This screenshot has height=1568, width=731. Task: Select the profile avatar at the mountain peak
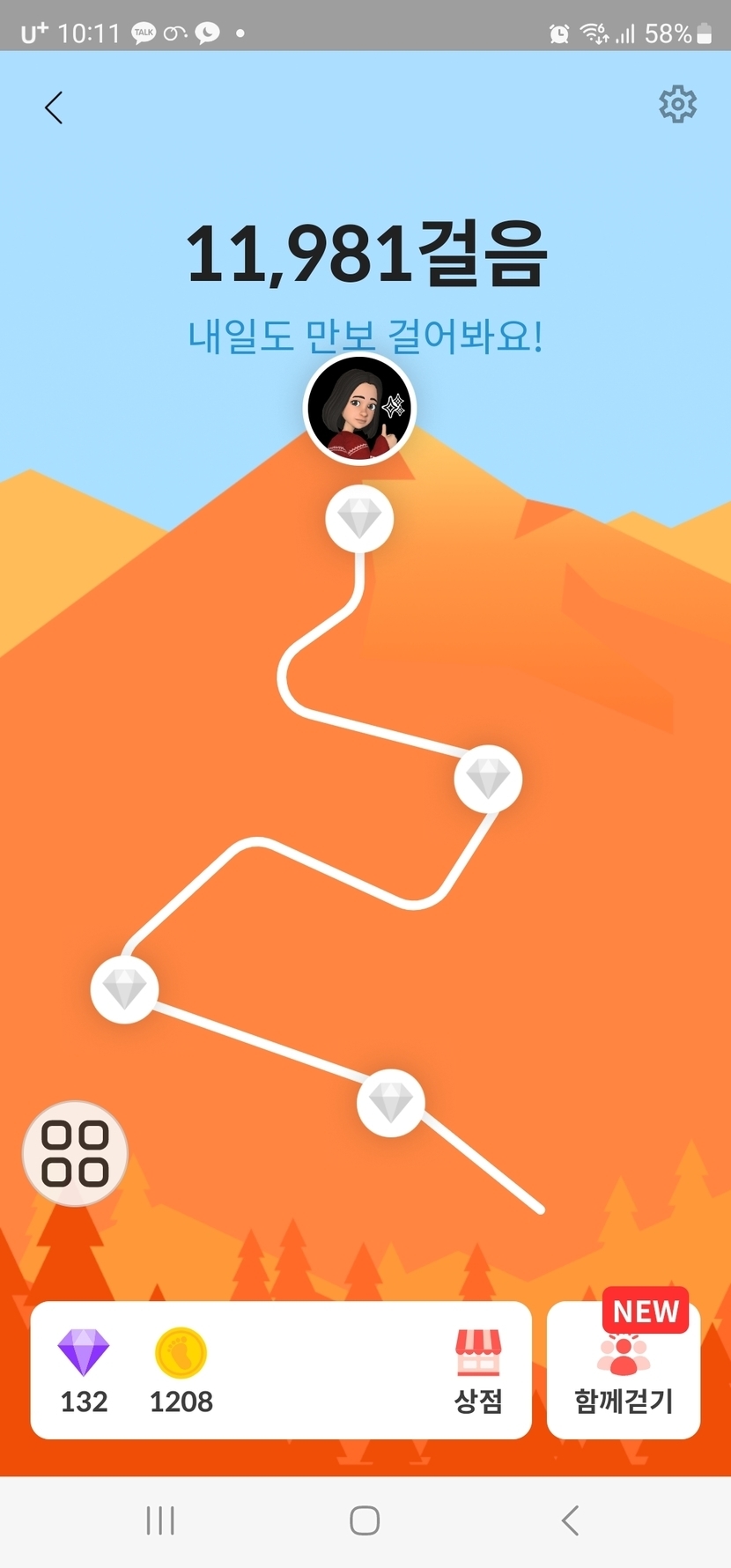pyautogui.click(x=359, y=410)
